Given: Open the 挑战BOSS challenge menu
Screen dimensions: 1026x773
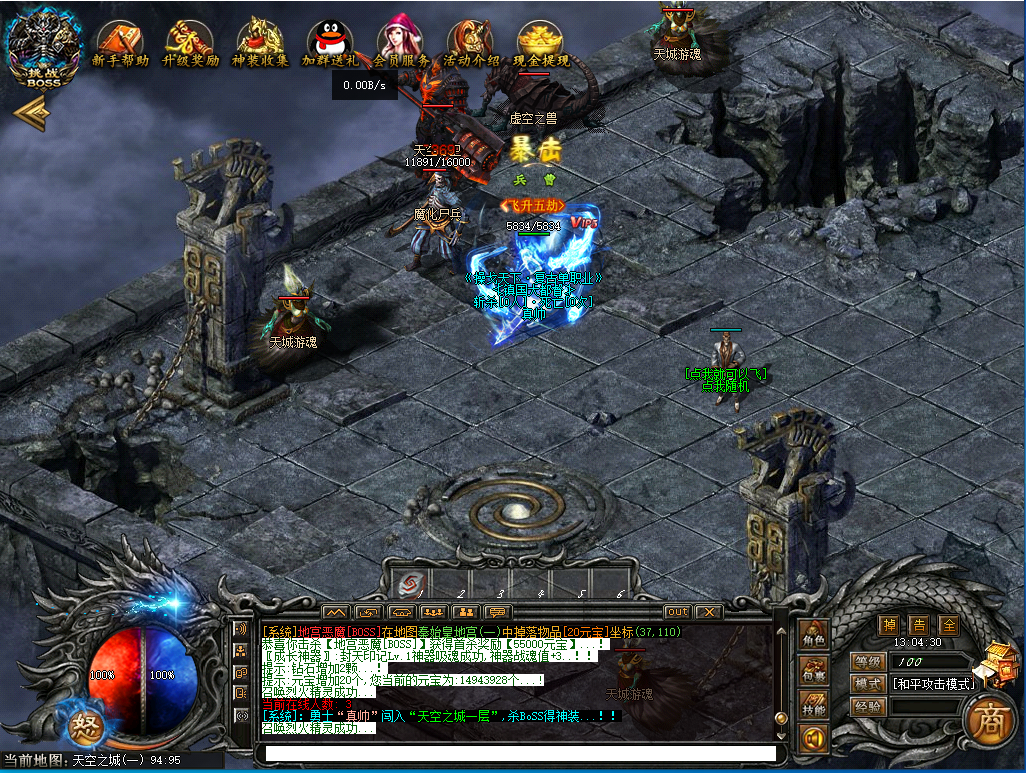Looking at the screenshot, I should tap(43, 48).
